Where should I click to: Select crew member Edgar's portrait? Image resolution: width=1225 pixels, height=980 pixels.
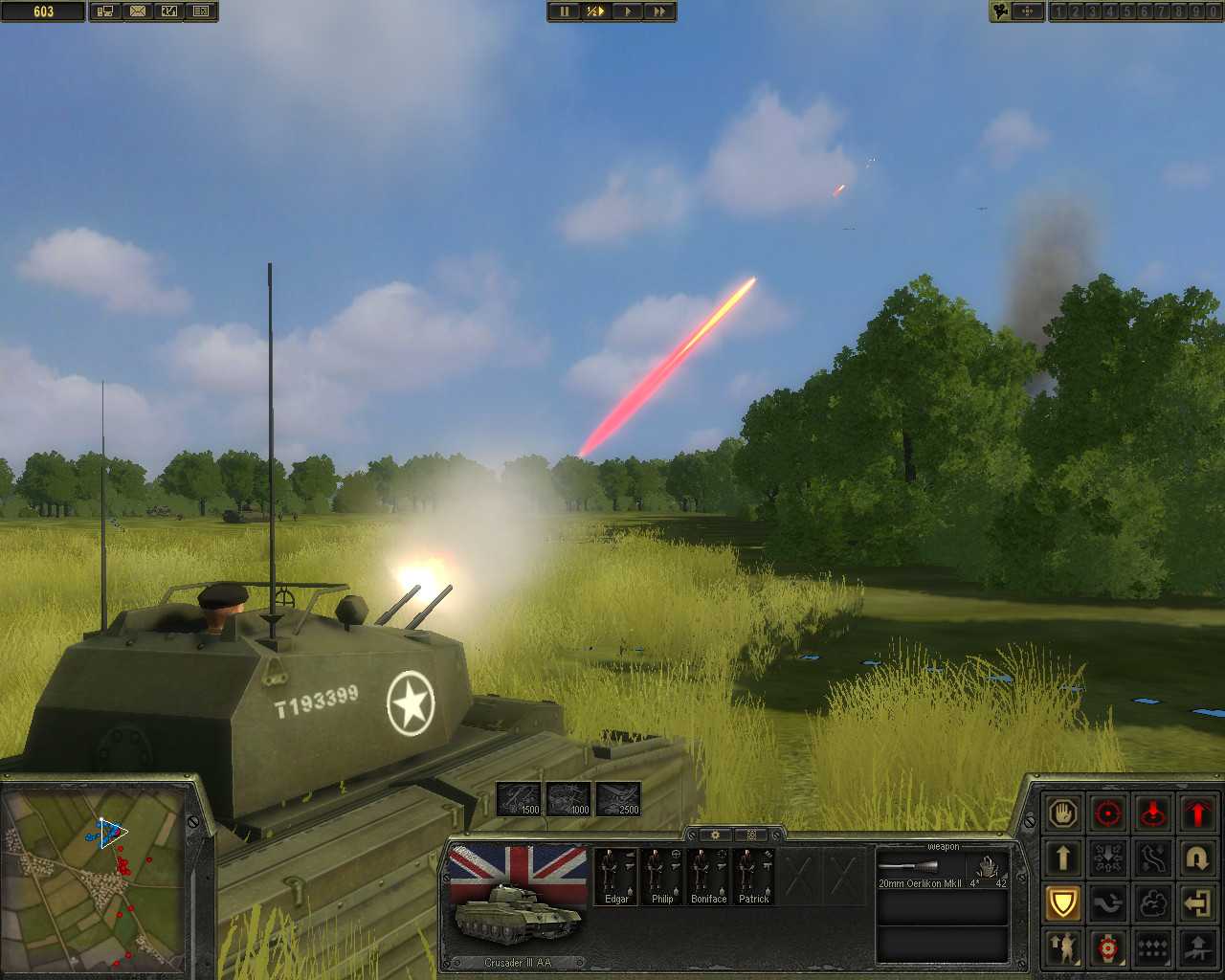coord(616,876)
